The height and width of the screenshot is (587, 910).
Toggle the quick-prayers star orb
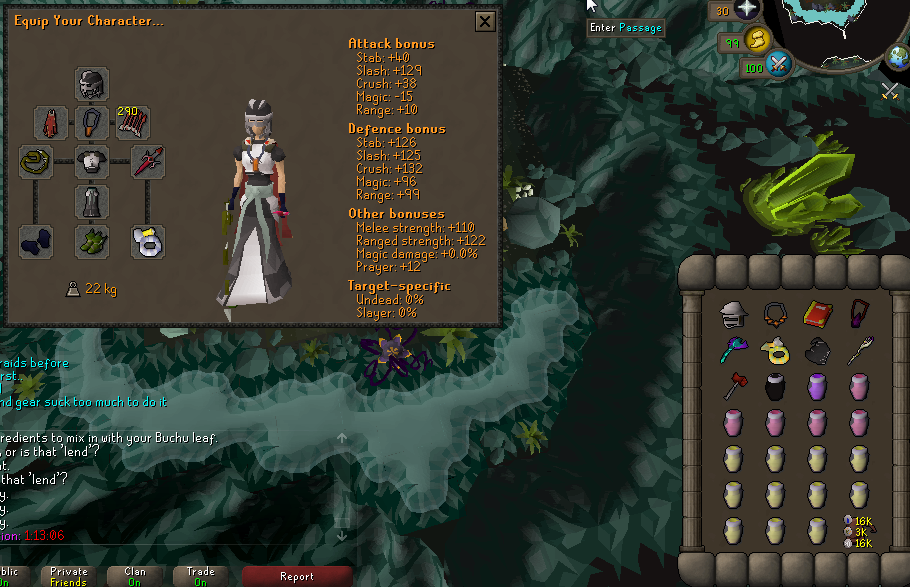[x=747, y=10]
